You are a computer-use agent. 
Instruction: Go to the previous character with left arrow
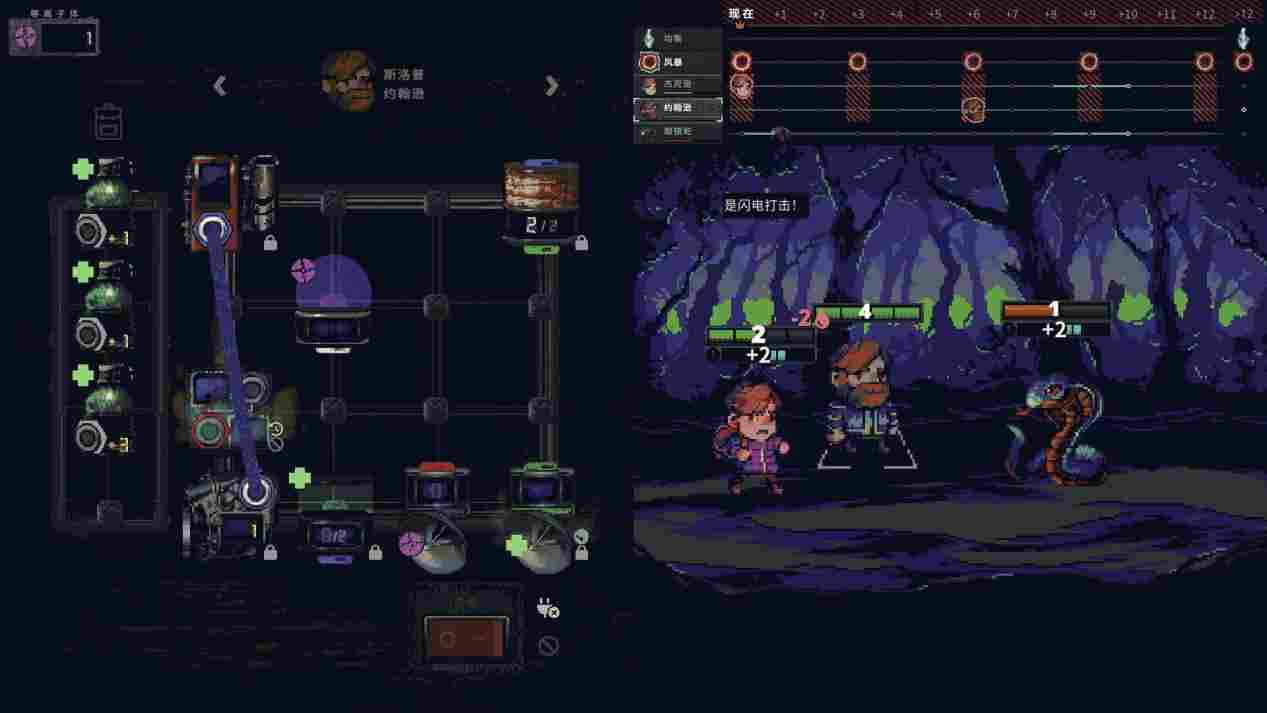[220, 86]
